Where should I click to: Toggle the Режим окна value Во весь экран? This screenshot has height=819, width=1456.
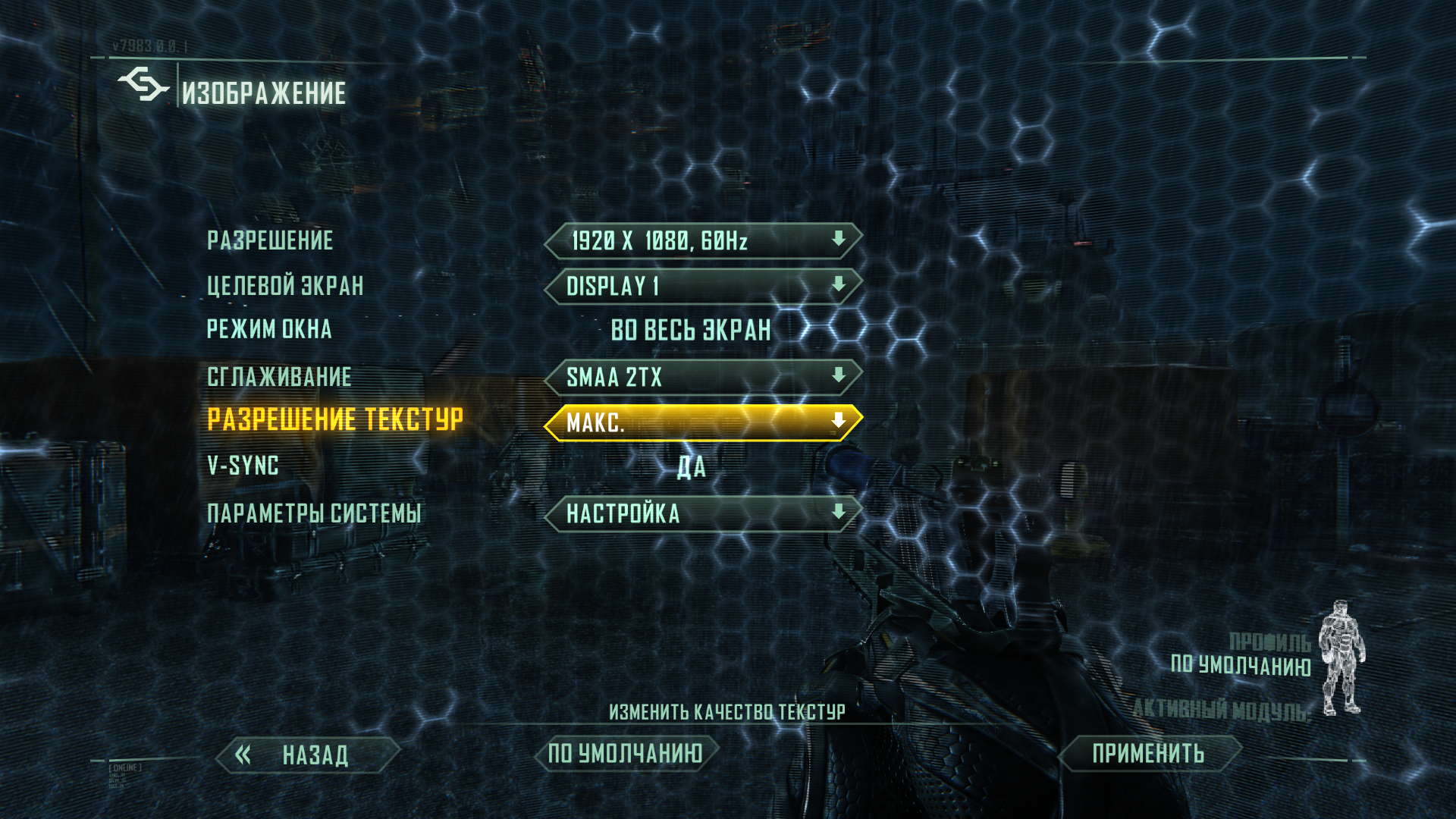690,331
